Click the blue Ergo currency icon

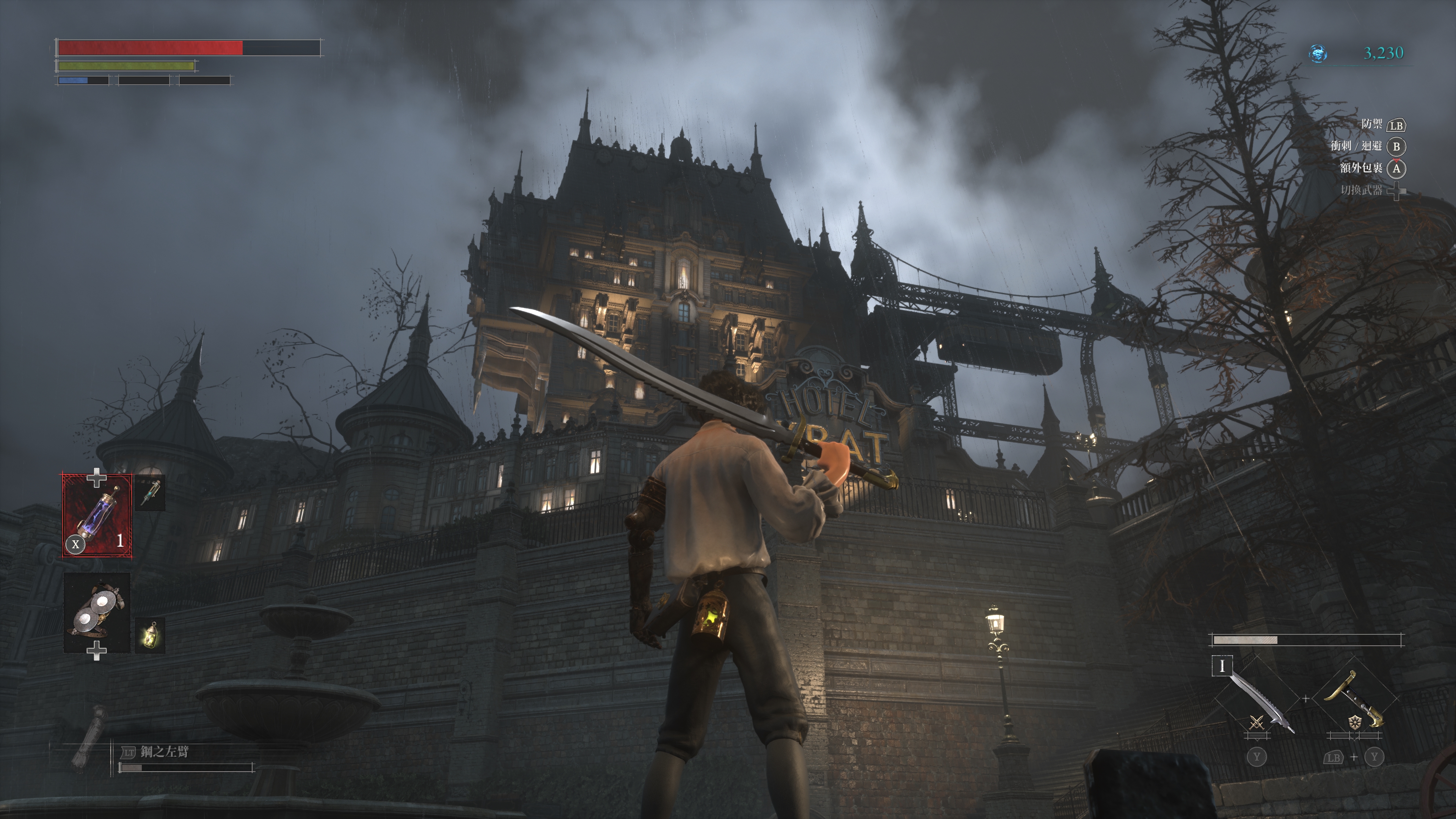tap(1318, 54)
